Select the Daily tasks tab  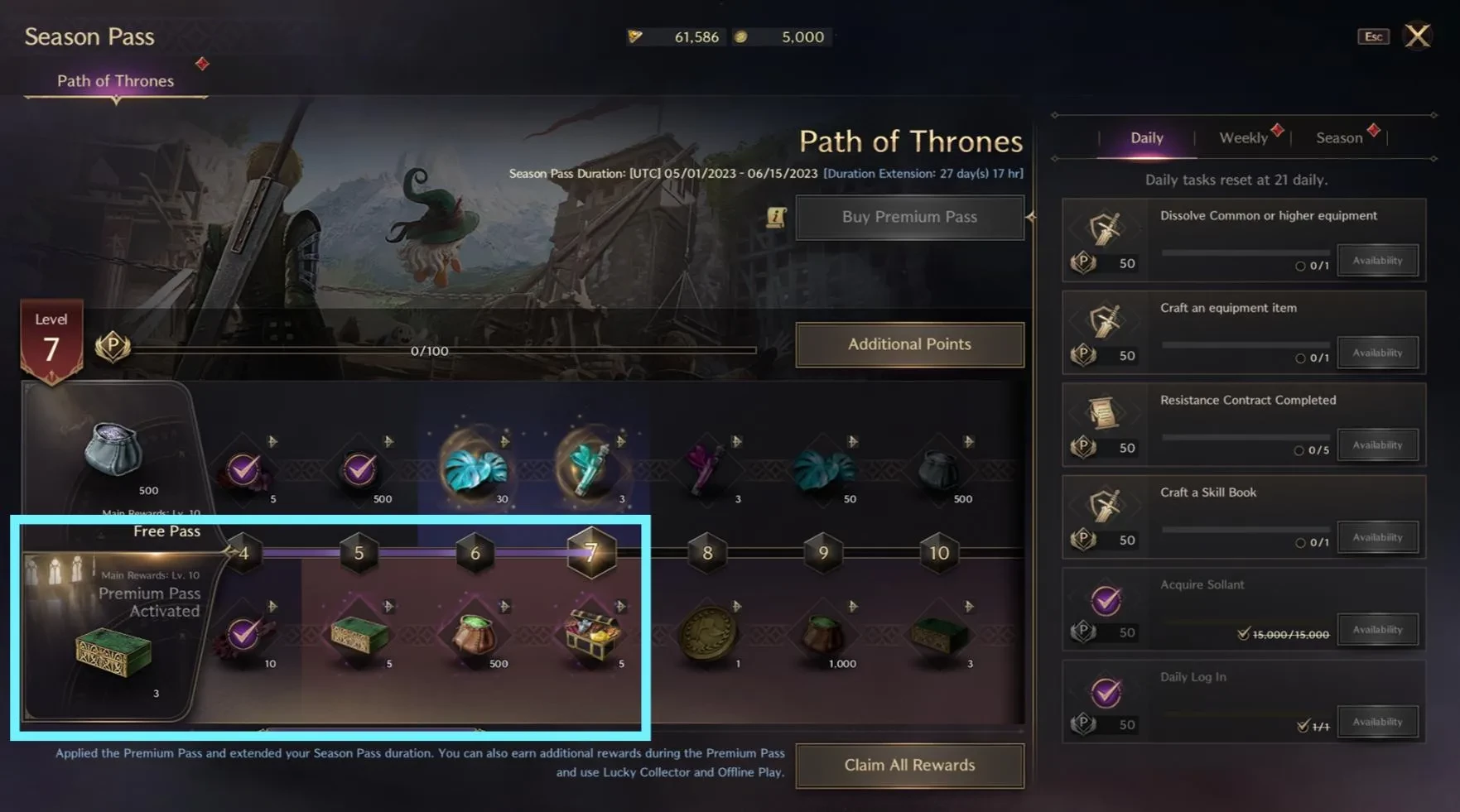[1147, 138]
